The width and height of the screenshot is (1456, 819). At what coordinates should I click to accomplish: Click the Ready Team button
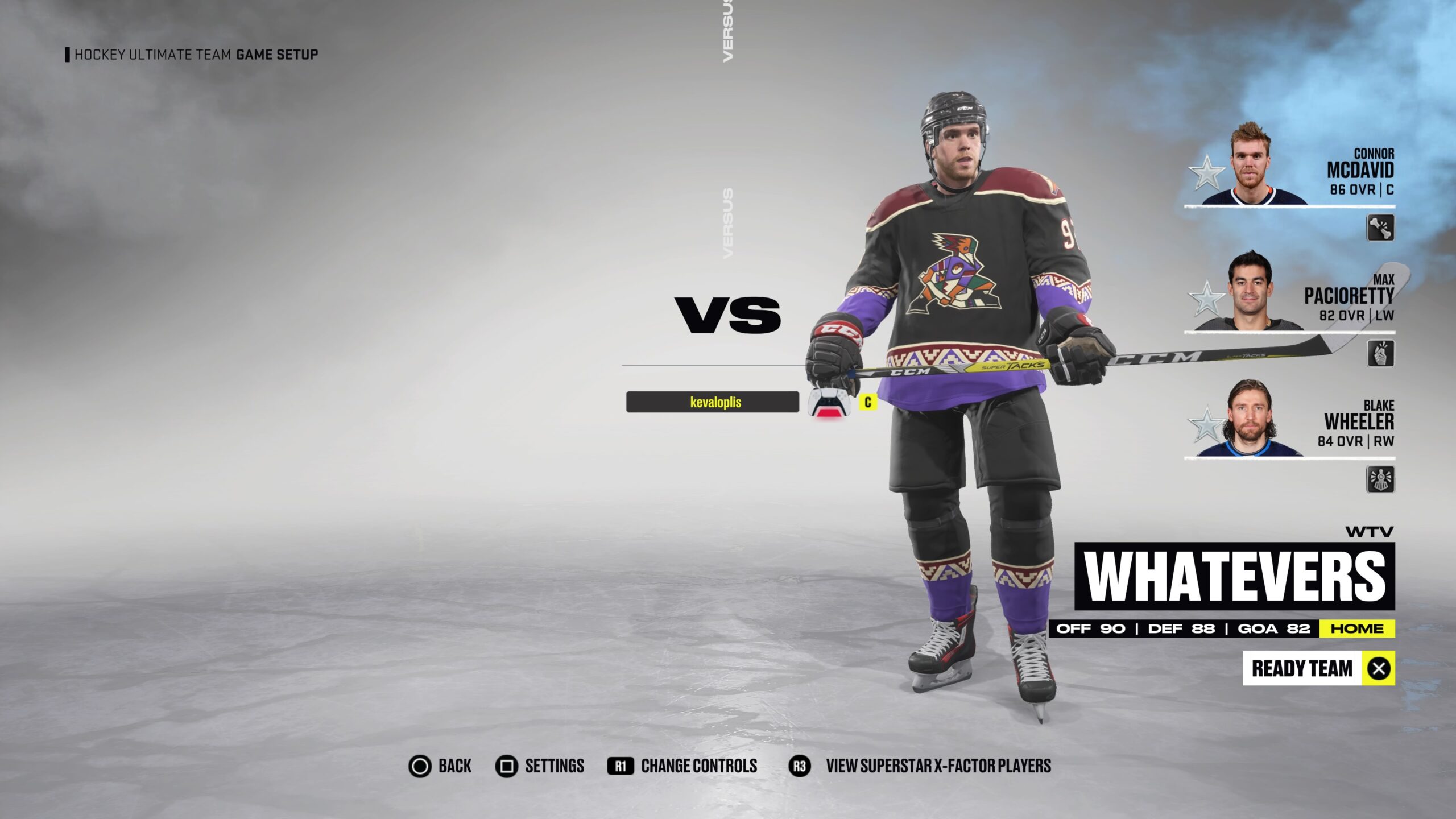point(1318,668)
